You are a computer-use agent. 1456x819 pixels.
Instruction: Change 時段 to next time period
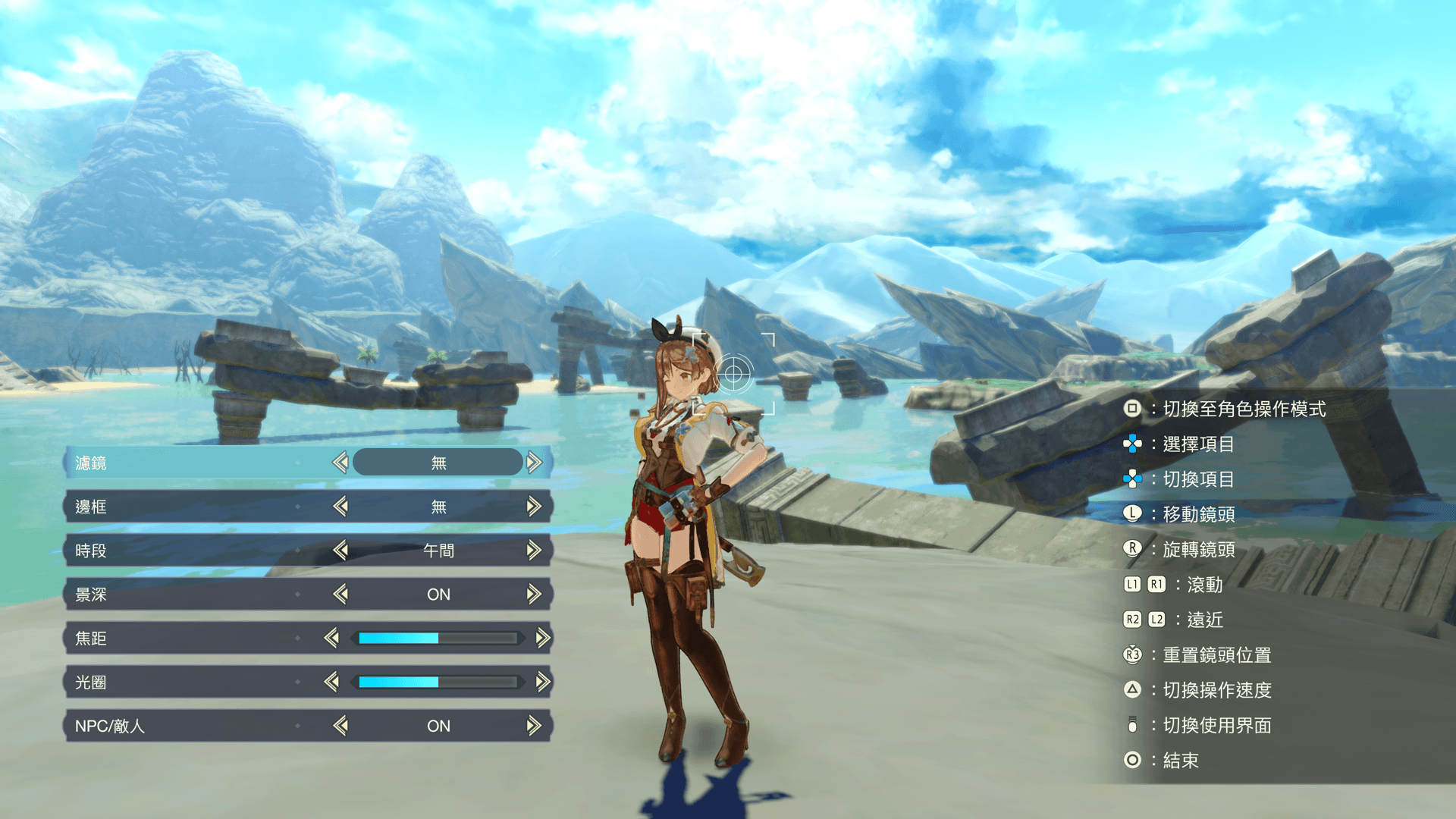click(x=535, y=550)
